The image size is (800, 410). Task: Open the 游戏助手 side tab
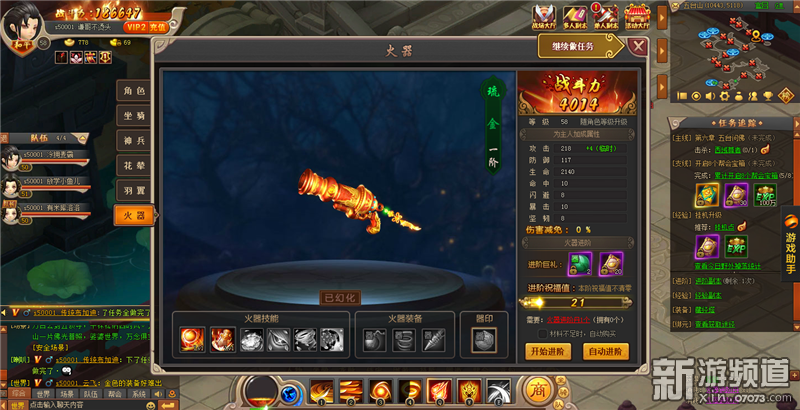[790, 245]
